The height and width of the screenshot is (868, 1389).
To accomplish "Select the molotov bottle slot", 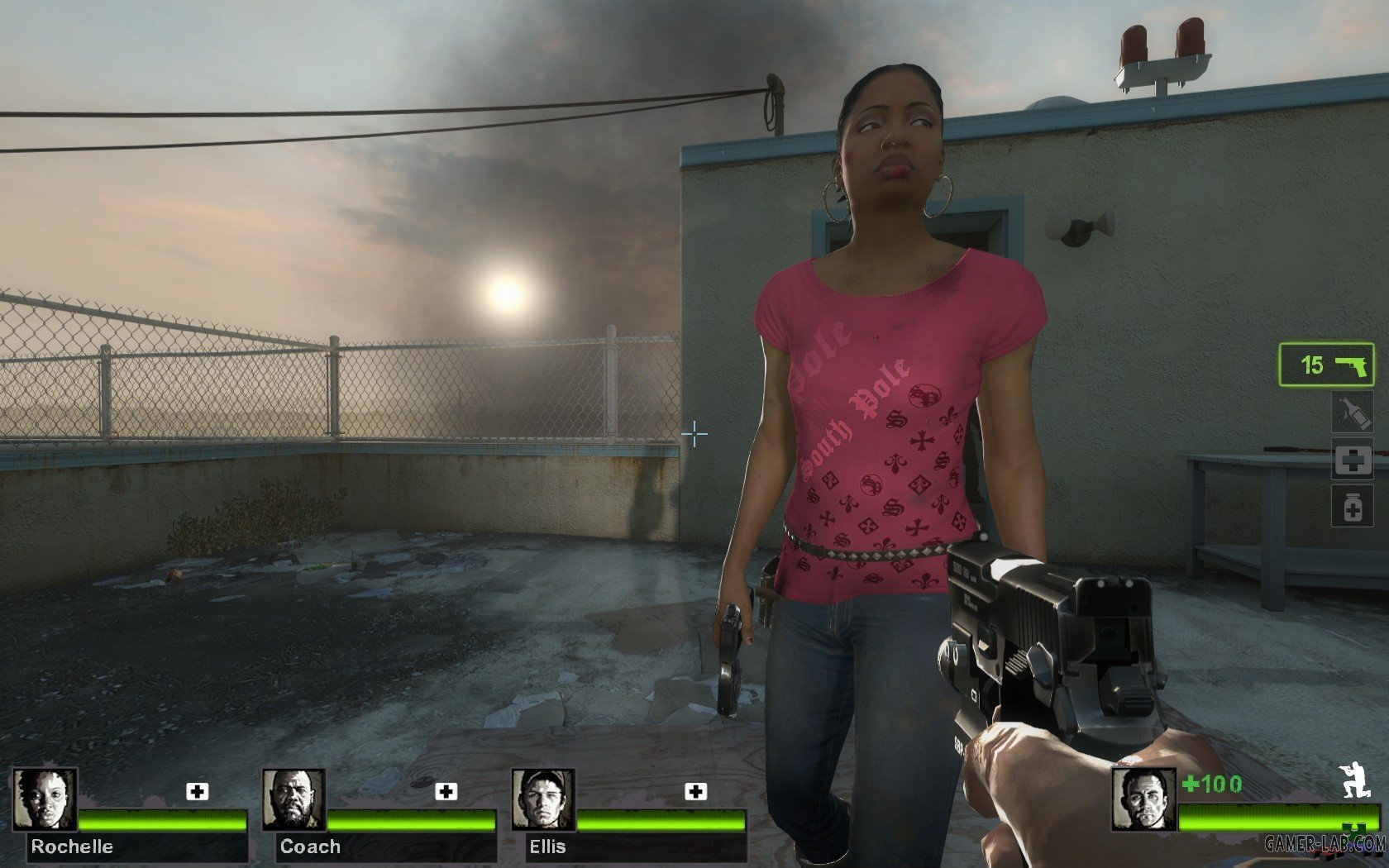I will (x=1352, y=413).
